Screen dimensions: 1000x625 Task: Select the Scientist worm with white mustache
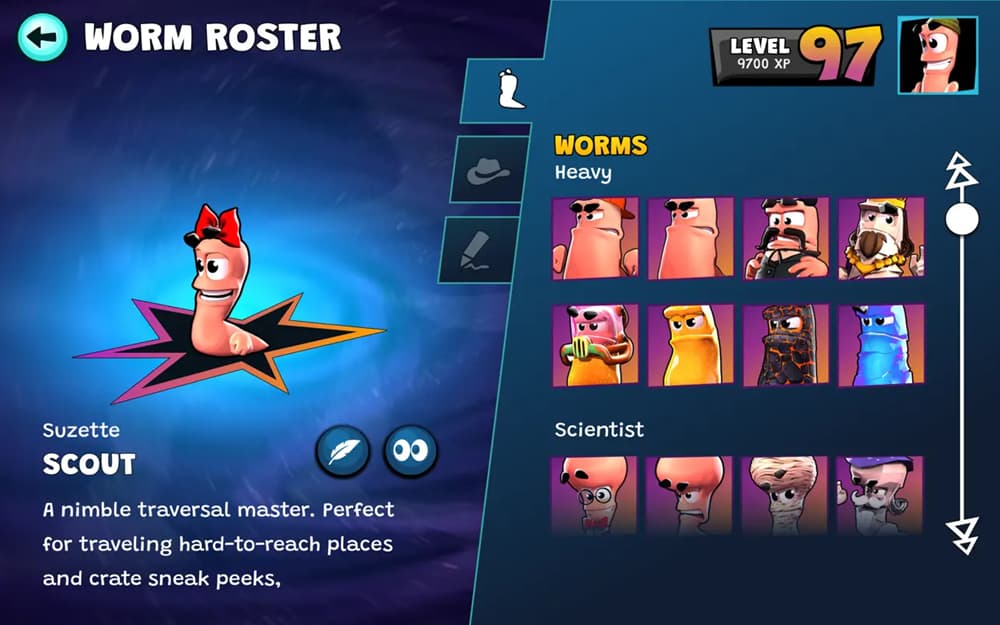[x=880, y=495]
